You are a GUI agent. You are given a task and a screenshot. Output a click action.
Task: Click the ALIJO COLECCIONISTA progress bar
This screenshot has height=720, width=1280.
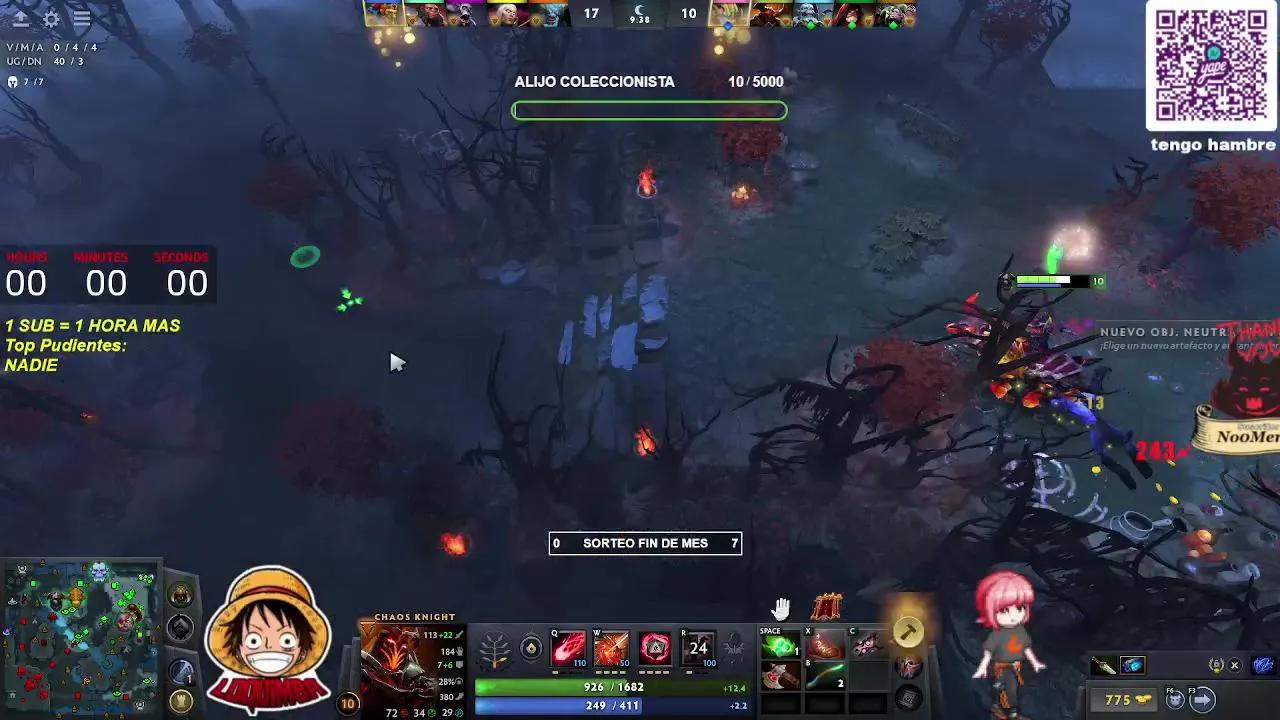click(649, 110)
